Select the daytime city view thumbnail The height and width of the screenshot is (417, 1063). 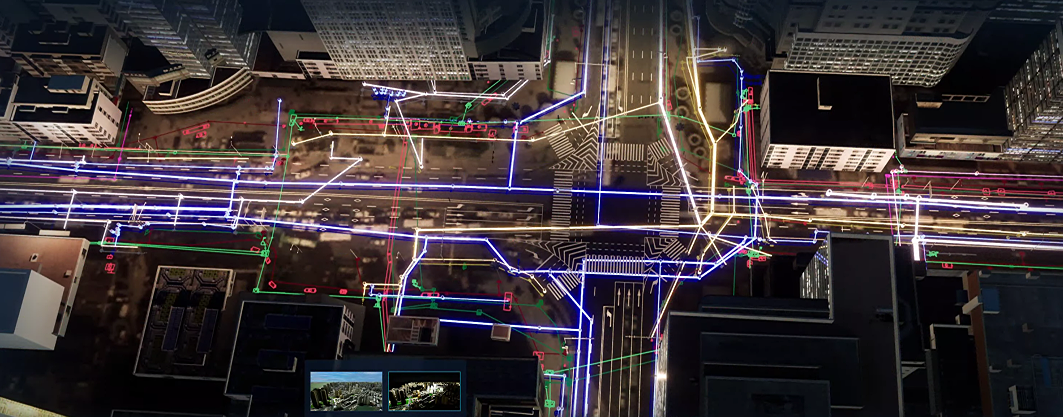click(346, 391)
